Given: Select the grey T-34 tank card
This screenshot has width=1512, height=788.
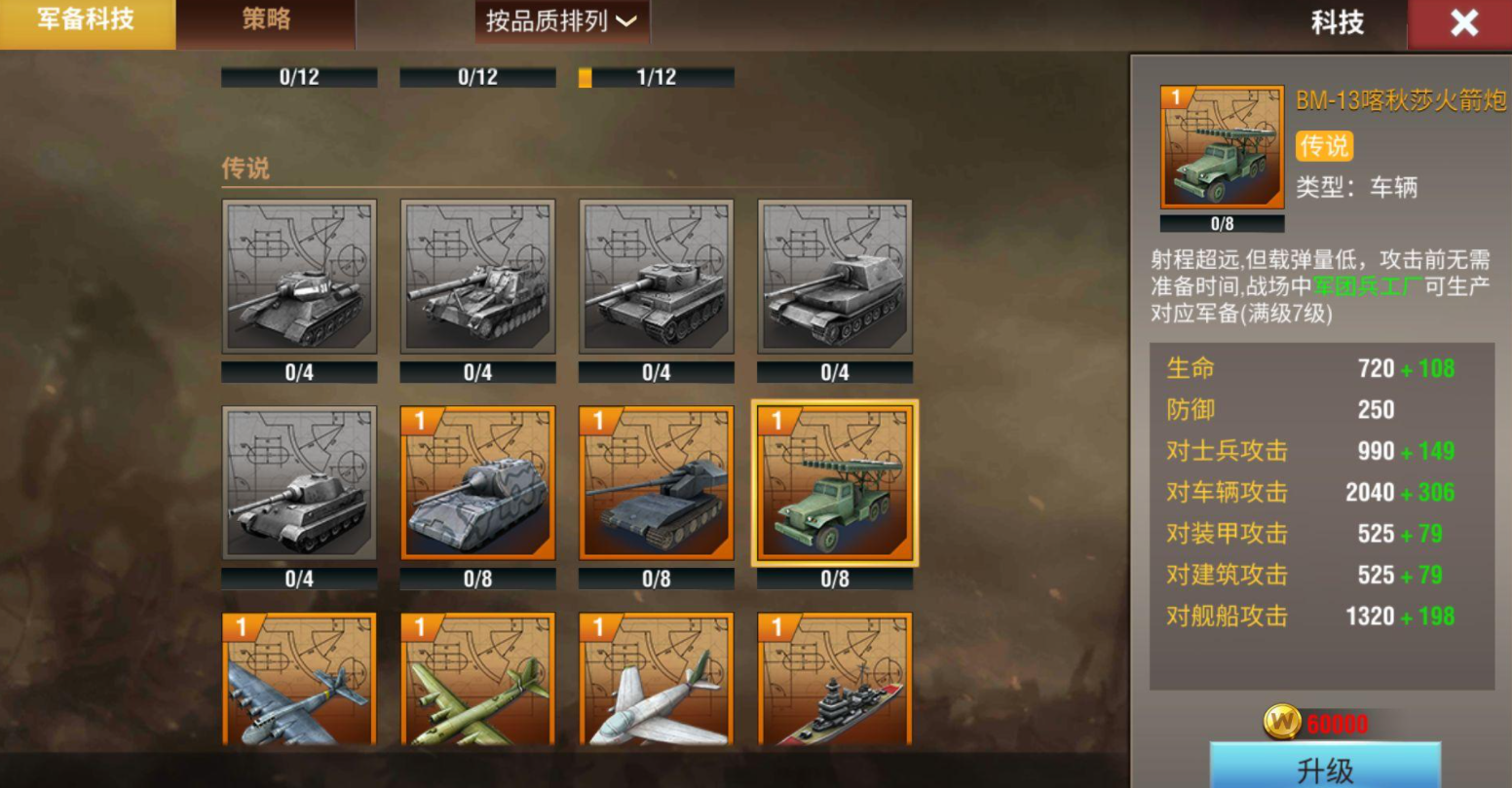Looking at the screenshot, I should pos(299,277).
